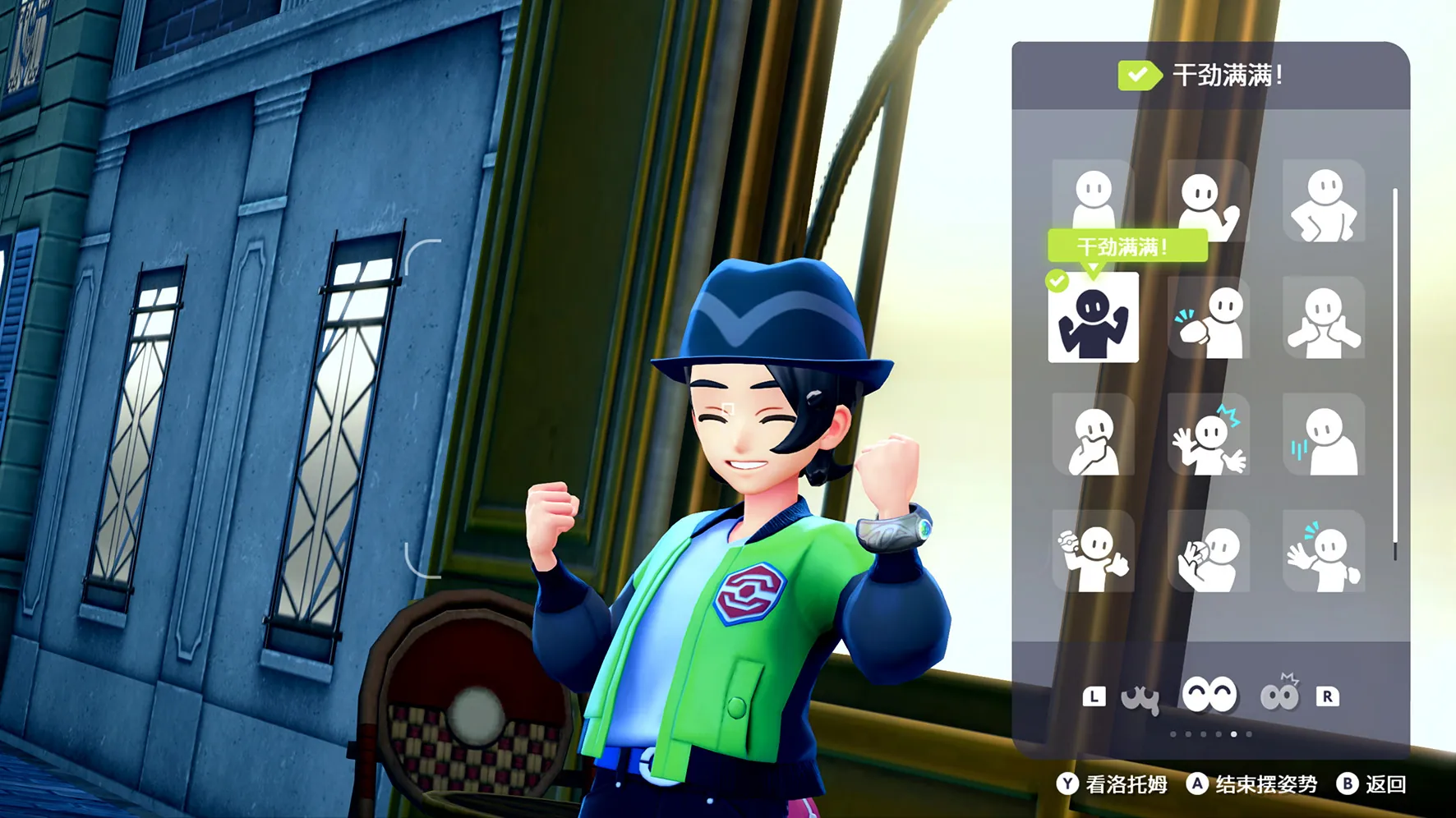1456x818 pixels.
Task: Choose the happy closed-eyes expression
Action: click(1209, 696)
